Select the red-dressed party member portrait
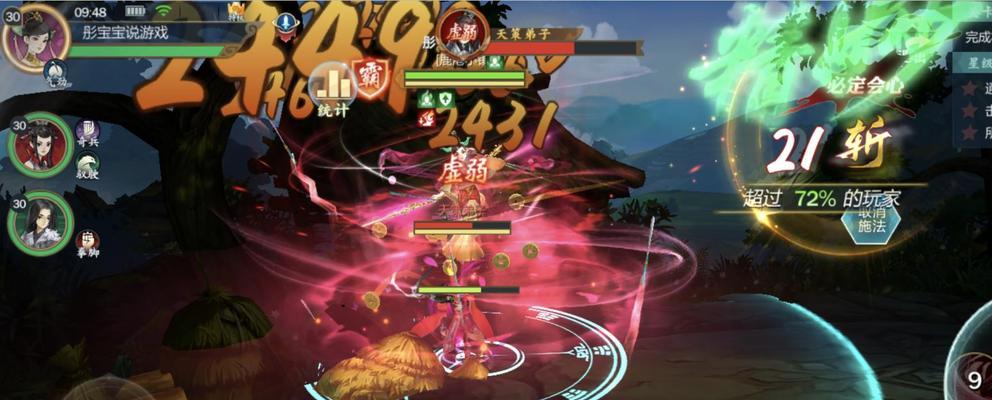The width and height of the screenshot is (992, 400). pos(40,146)
